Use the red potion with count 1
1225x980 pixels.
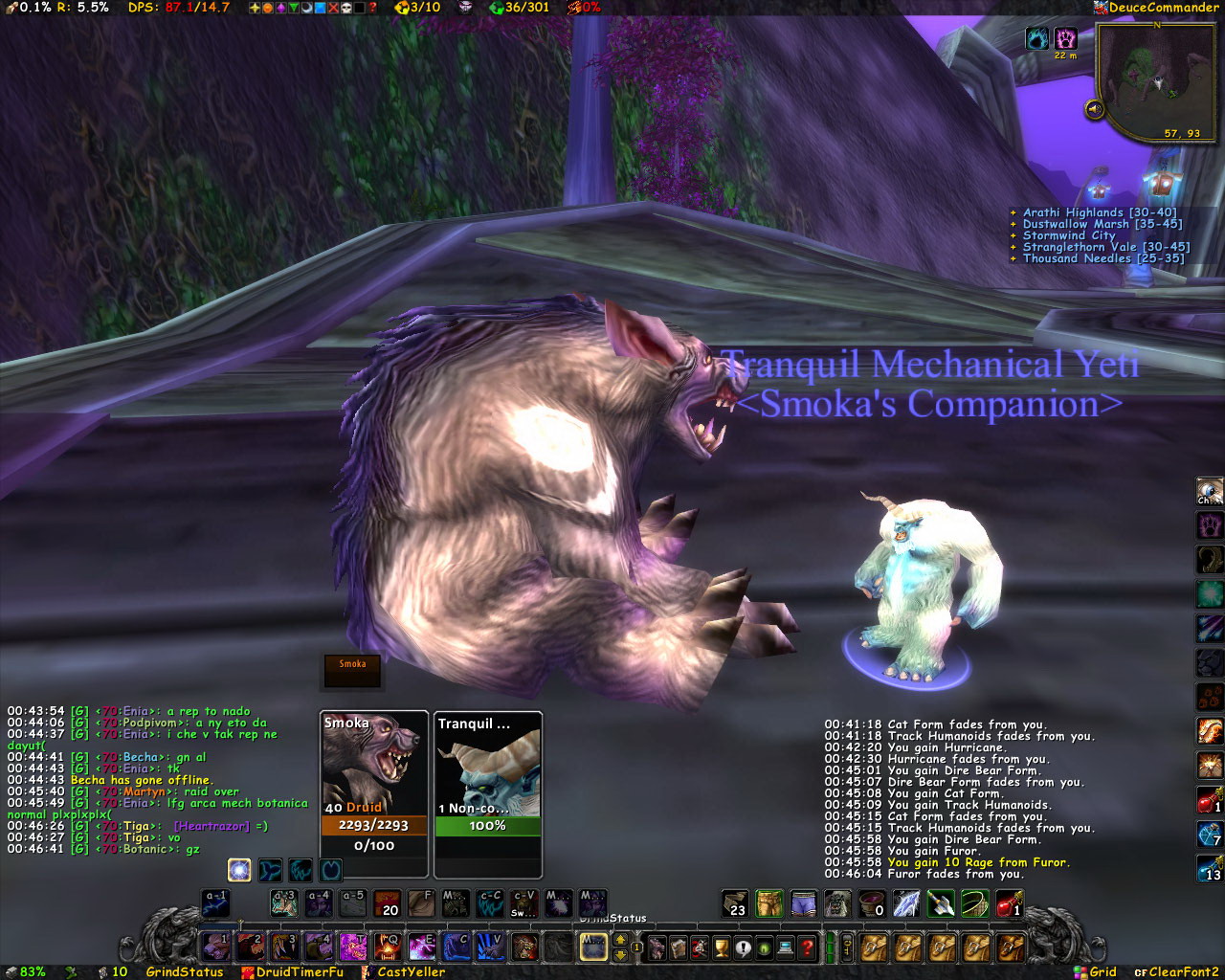click(x=1011, y=903)
